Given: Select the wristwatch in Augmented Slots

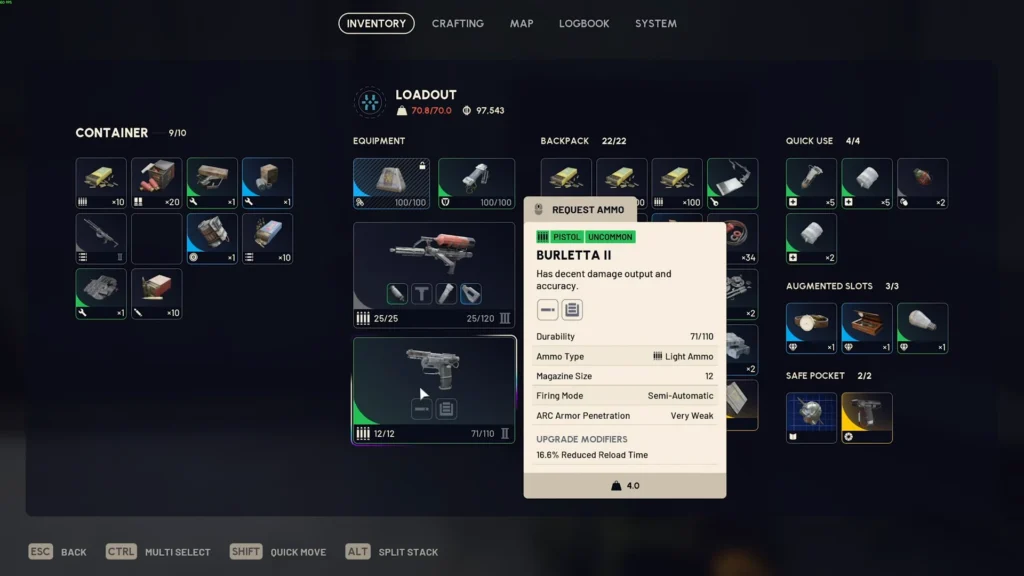Looking at the screenshot, I should click(811, 328).
